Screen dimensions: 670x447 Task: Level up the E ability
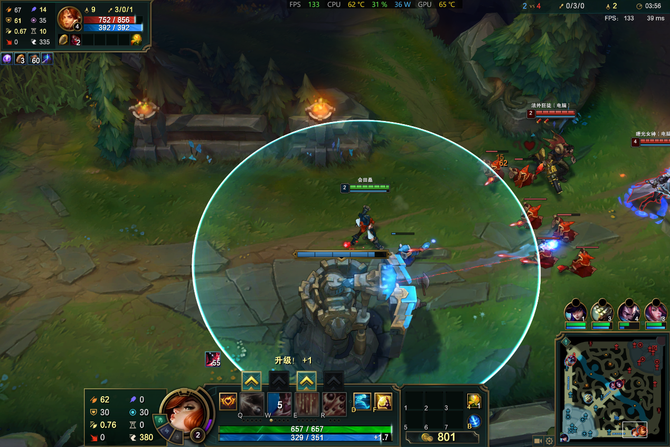[x=306, y=379]
